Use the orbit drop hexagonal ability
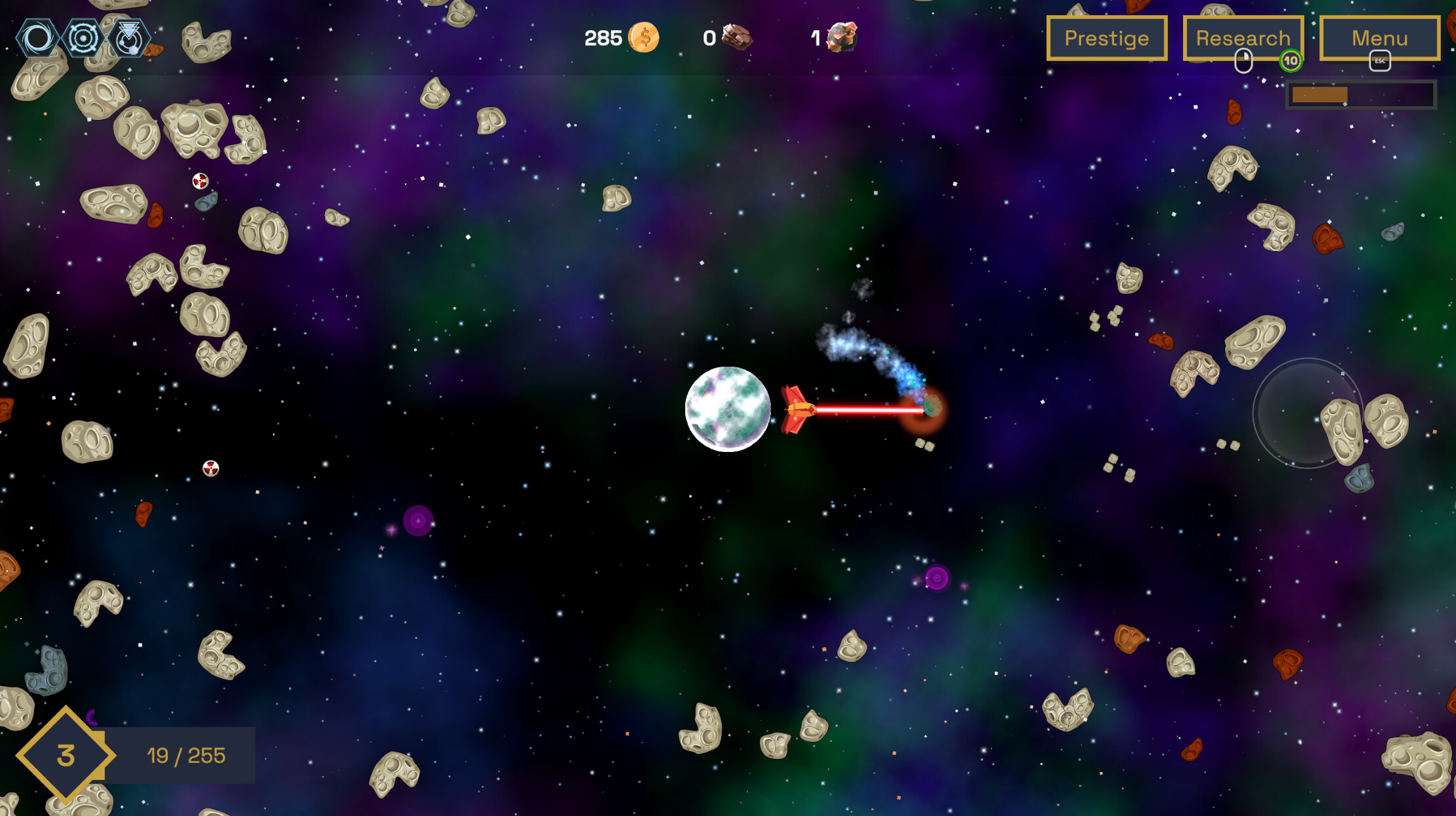The width and height of the screenshot is (1456, 816). coord(129,38)
